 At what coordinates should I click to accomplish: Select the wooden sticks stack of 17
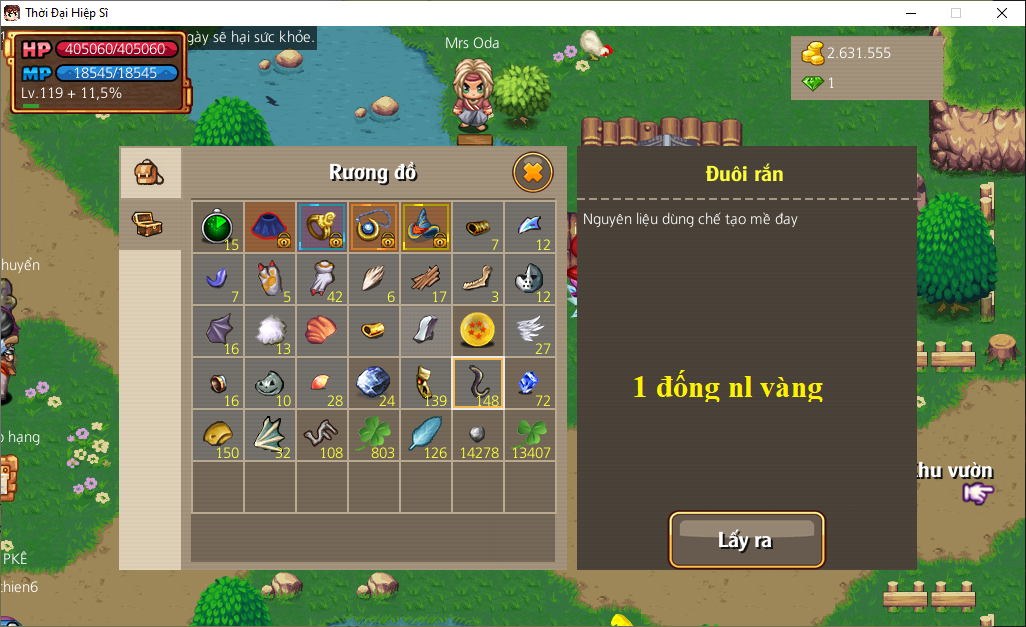426,279
